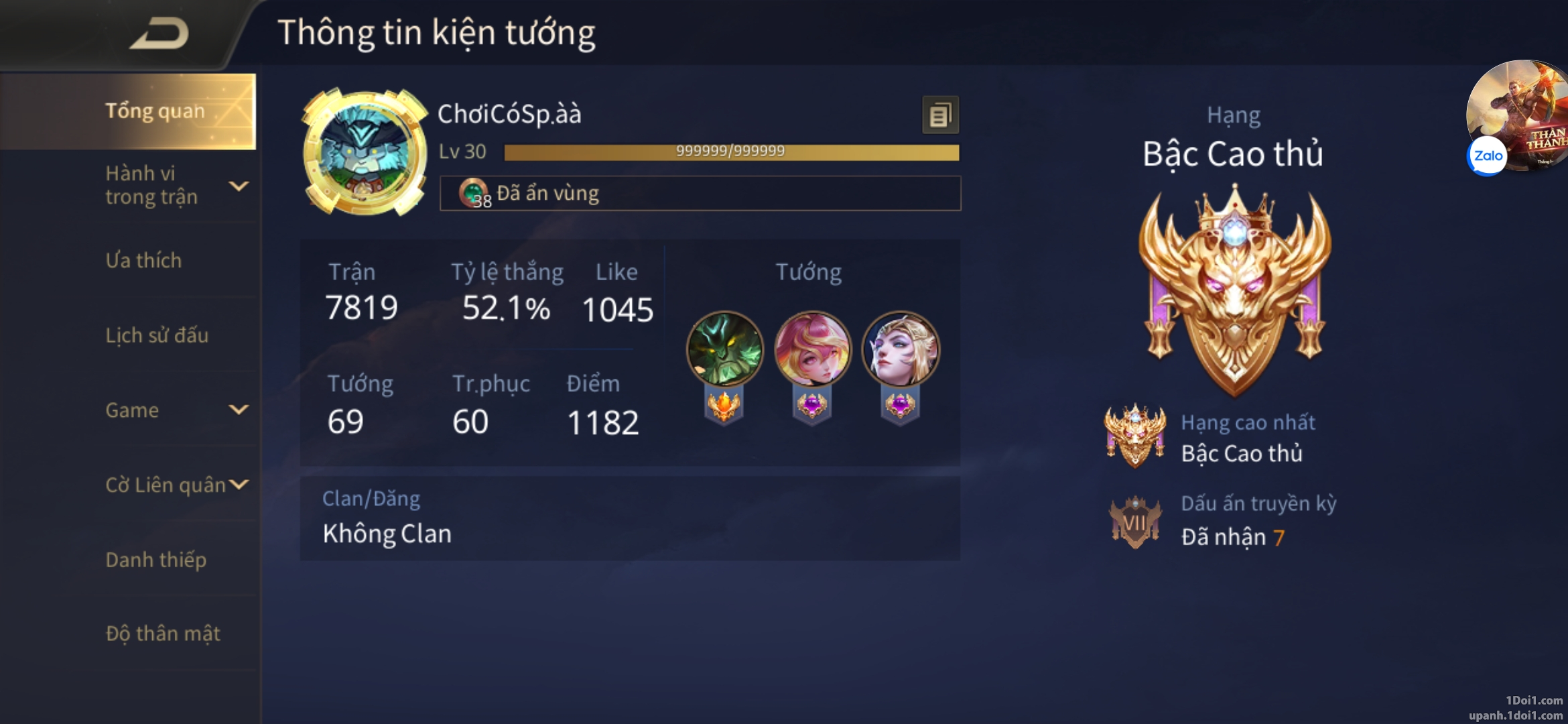Click the Đã ẩn vùng region bar
This screenshot has height=724, width=1568.
point(700,194)
